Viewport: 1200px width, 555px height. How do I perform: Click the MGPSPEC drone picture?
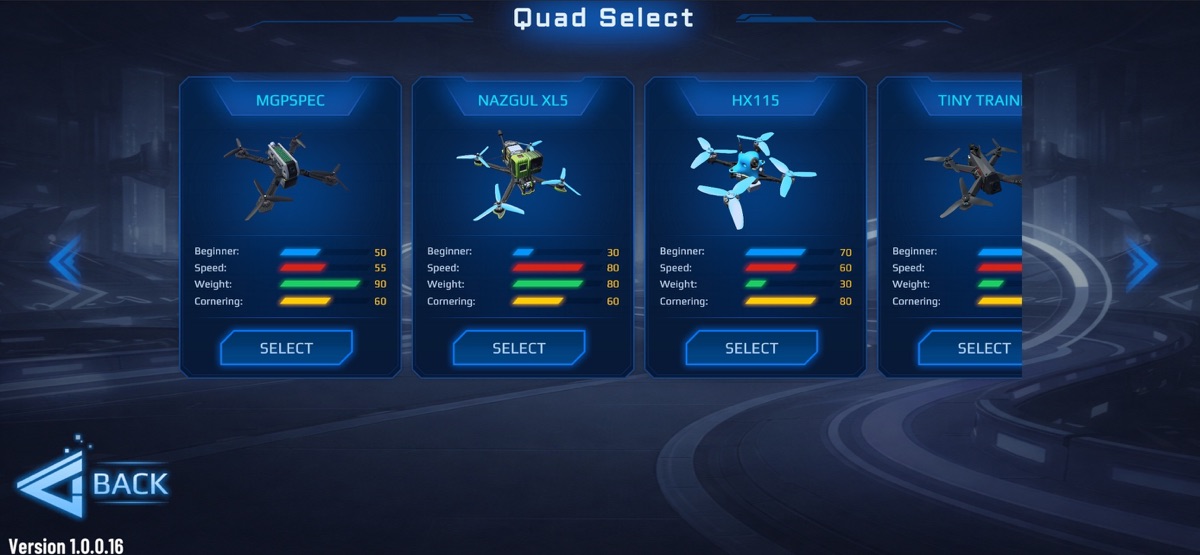coord(284,176)
